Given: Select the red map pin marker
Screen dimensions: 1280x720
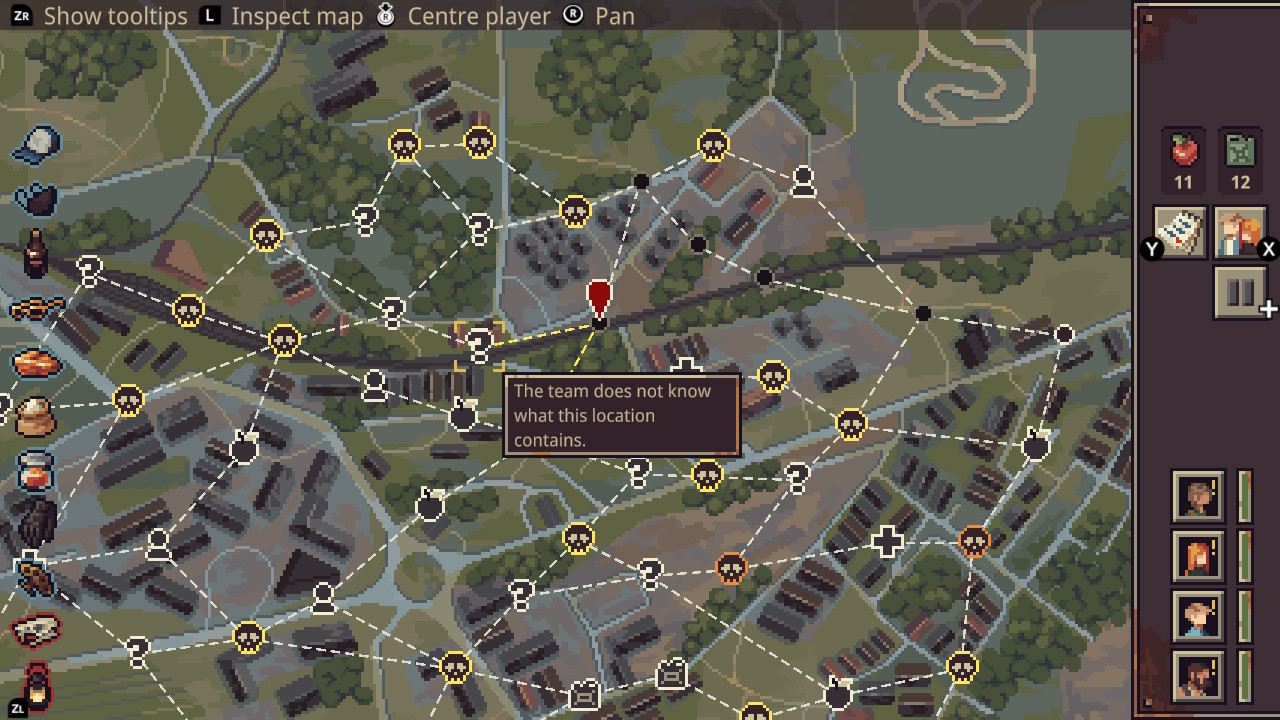Looking at the screenshot, I should [x=599, y=298].
